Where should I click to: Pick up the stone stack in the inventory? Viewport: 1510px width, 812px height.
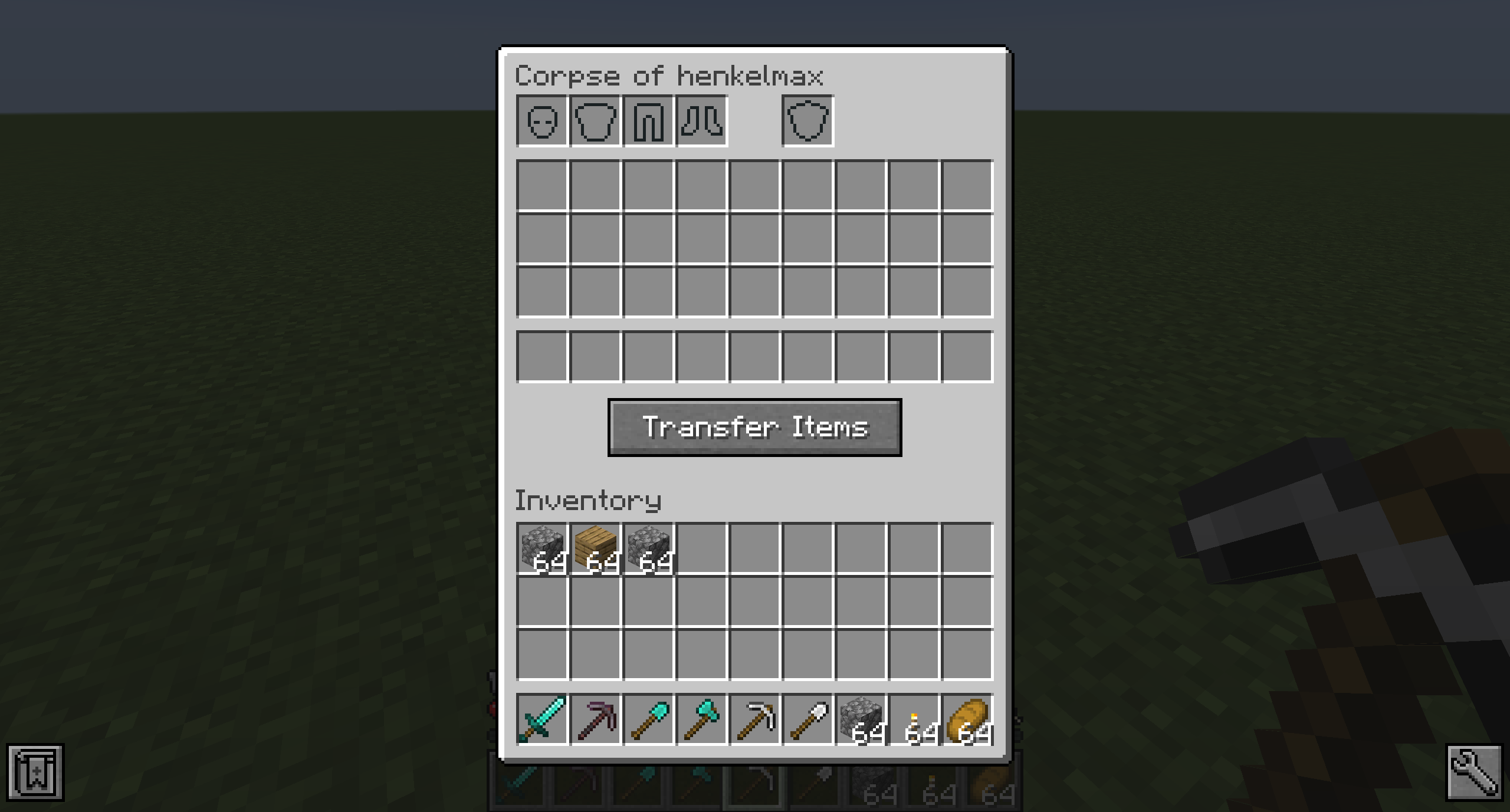pyautogui.click(x=649, y=550)
